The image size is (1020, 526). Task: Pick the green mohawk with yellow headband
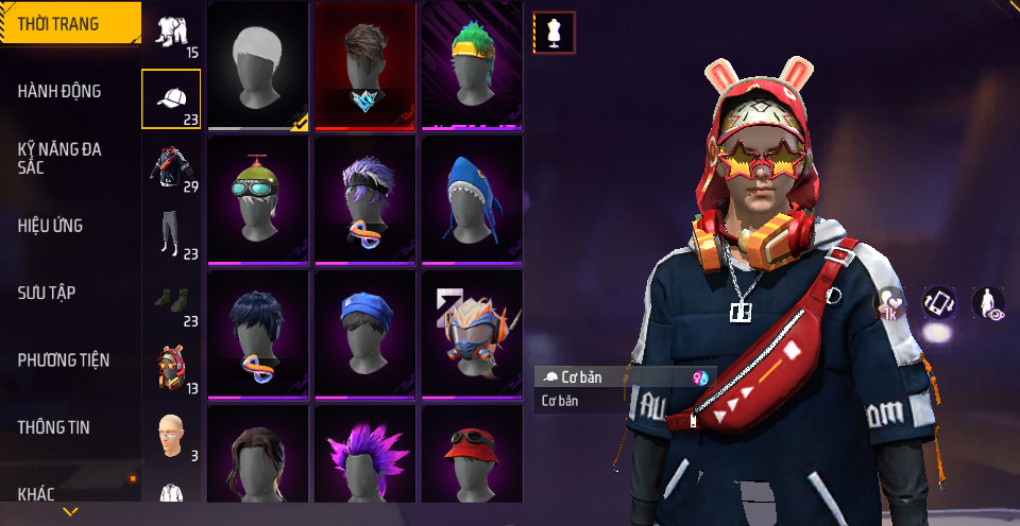click(x=472, y=65)
